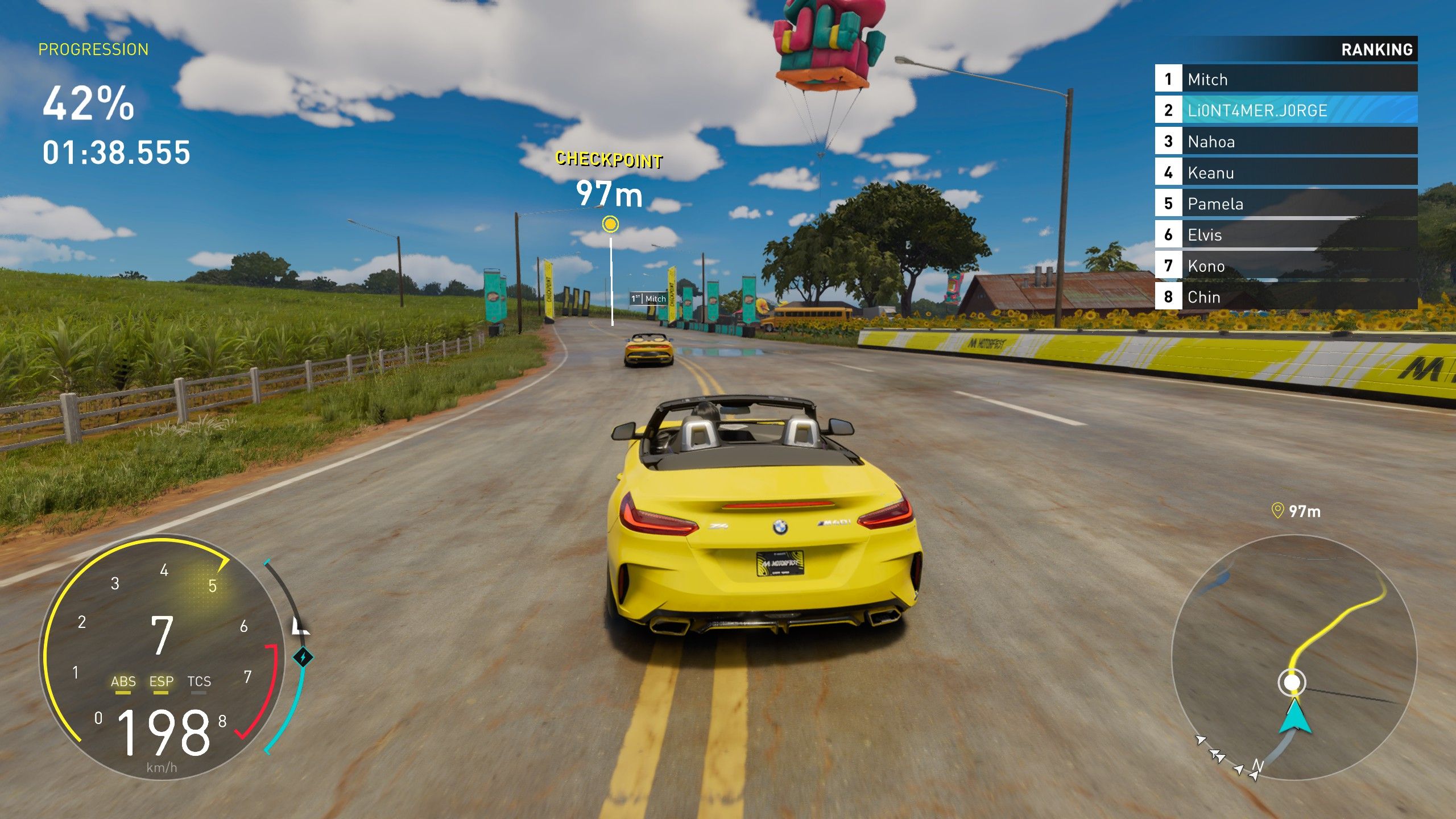Click the cyan player arrow on the minimap
1456x819 pixels.
click(1295, 717)
